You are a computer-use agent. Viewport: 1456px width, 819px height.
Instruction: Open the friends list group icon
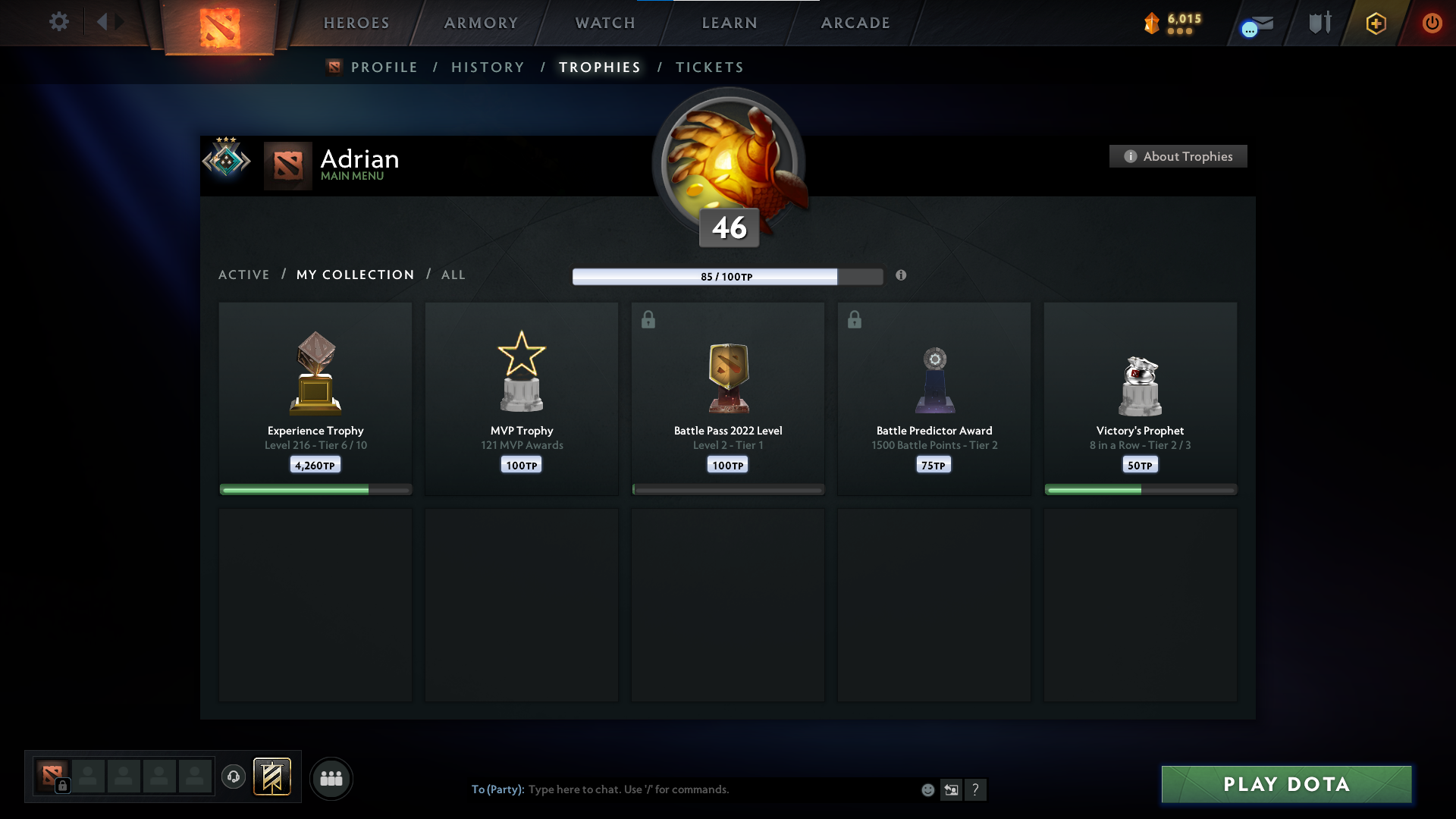click(x=331, y=778)
